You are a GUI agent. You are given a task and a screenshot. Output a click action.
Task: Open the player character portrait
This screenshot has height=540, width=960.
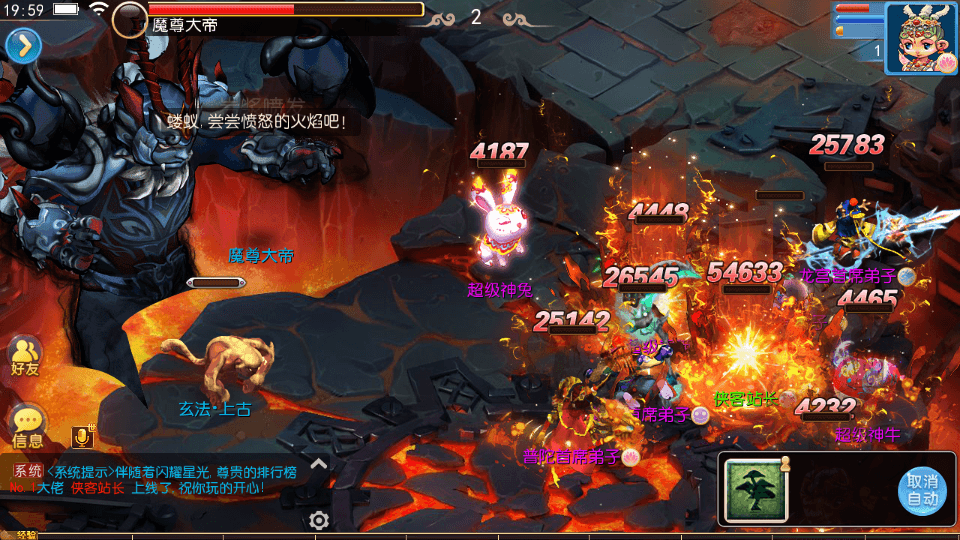[920, 38]
